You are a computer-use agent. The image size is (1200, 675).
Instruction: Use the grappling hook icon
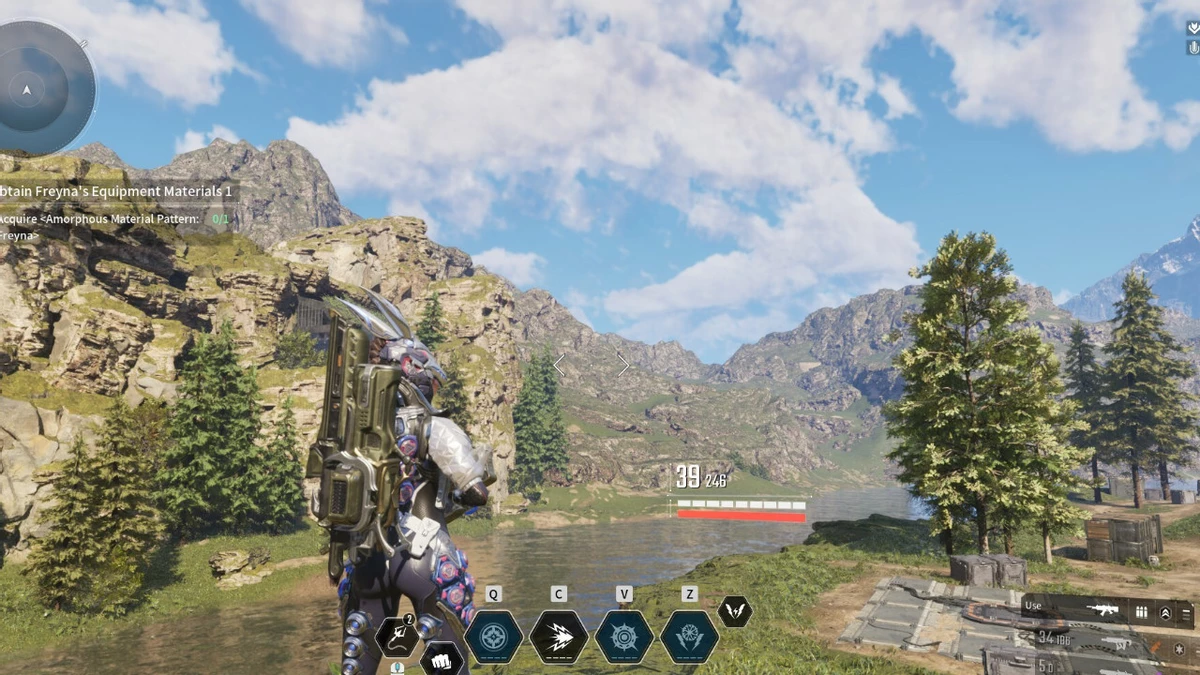click(x=397, y=636)
